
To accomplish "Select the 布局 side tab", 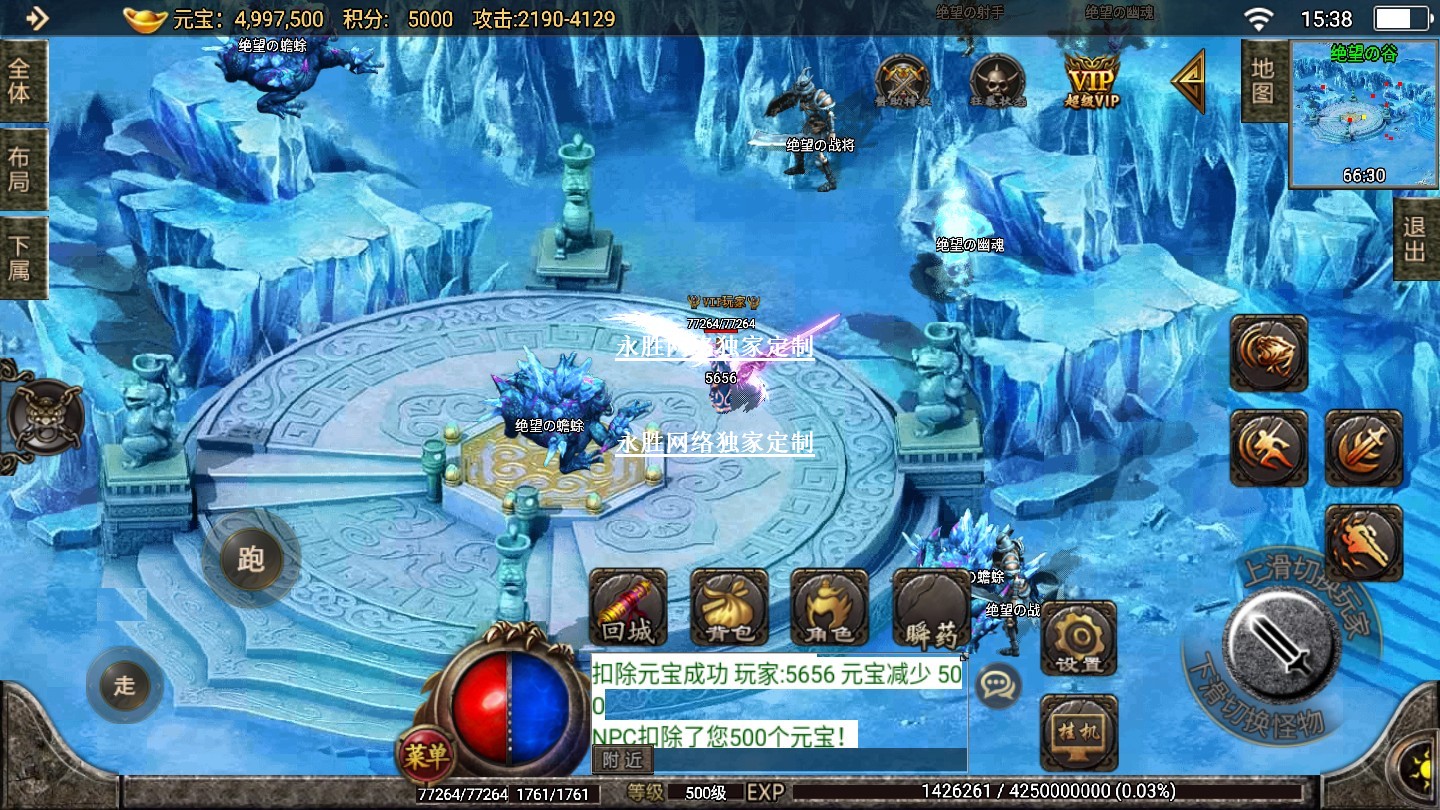I will point(20,170).
